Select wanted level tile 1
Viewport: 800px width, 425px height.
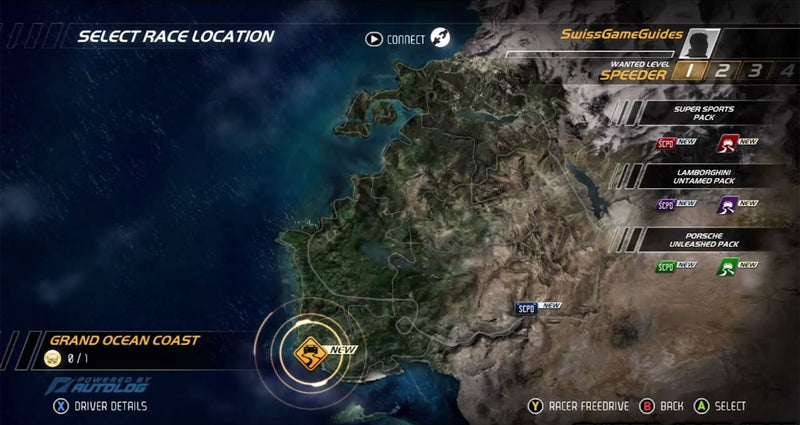point(689,70)
